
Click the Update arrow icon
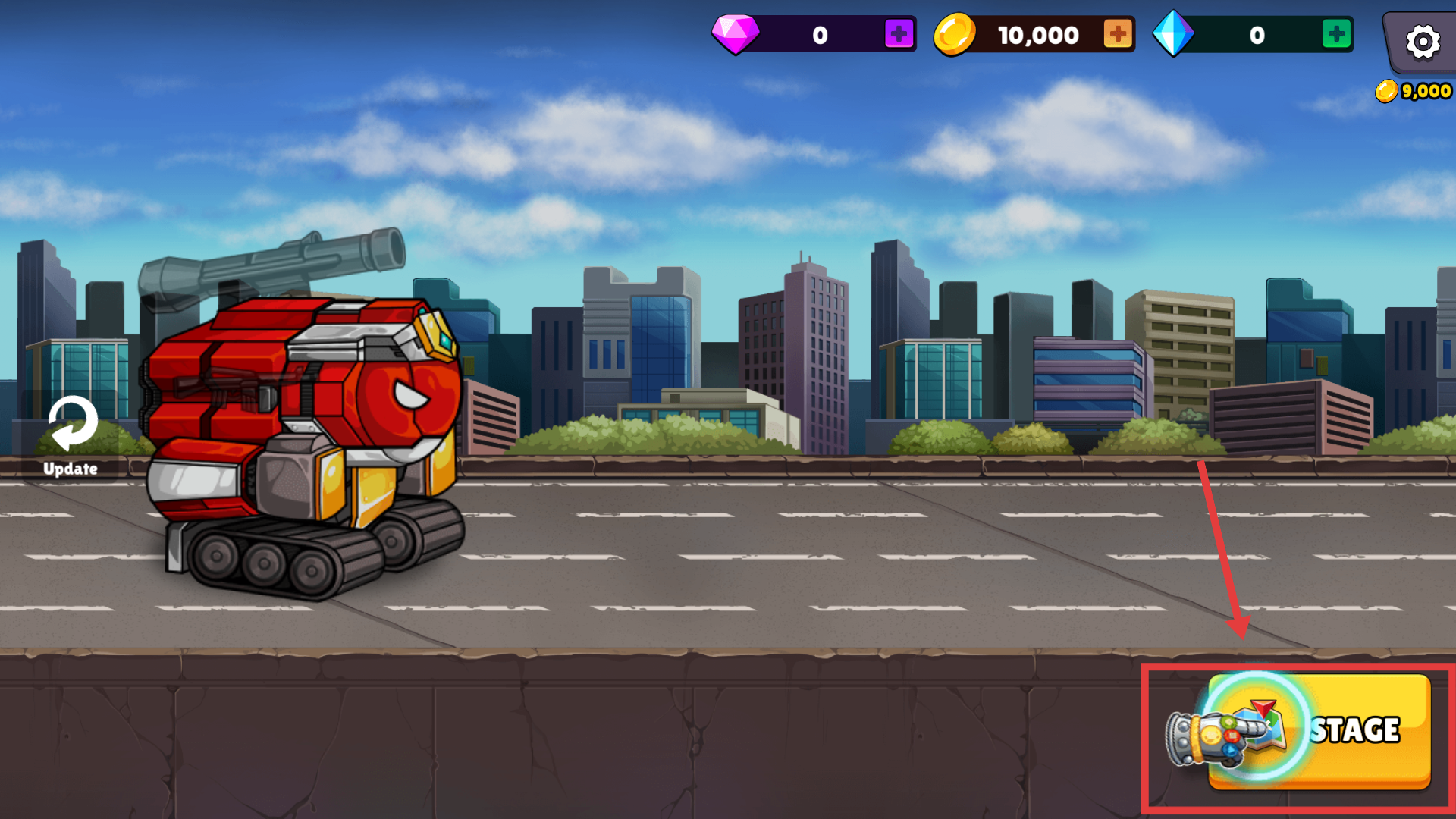(72, 424)
